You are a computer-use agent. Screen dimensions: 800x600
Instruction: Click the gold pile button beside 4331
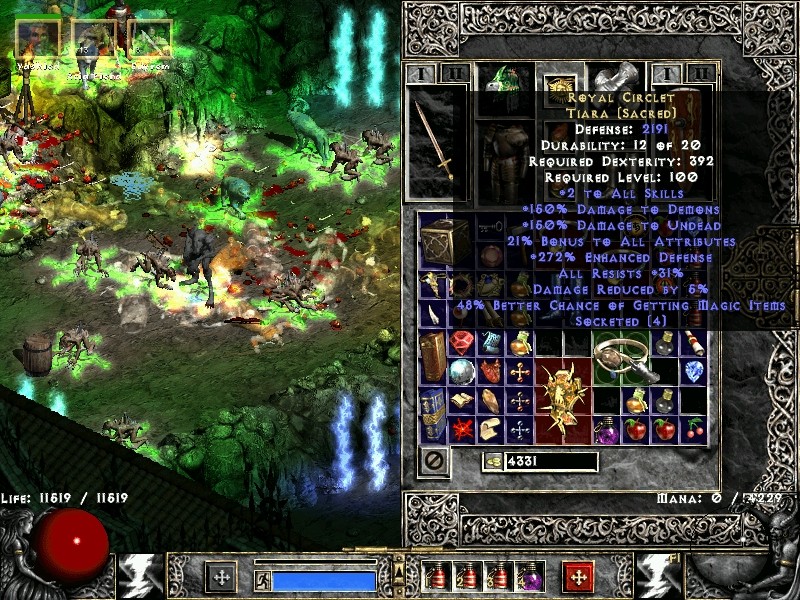pyautogui.click(x=495, y=462)
